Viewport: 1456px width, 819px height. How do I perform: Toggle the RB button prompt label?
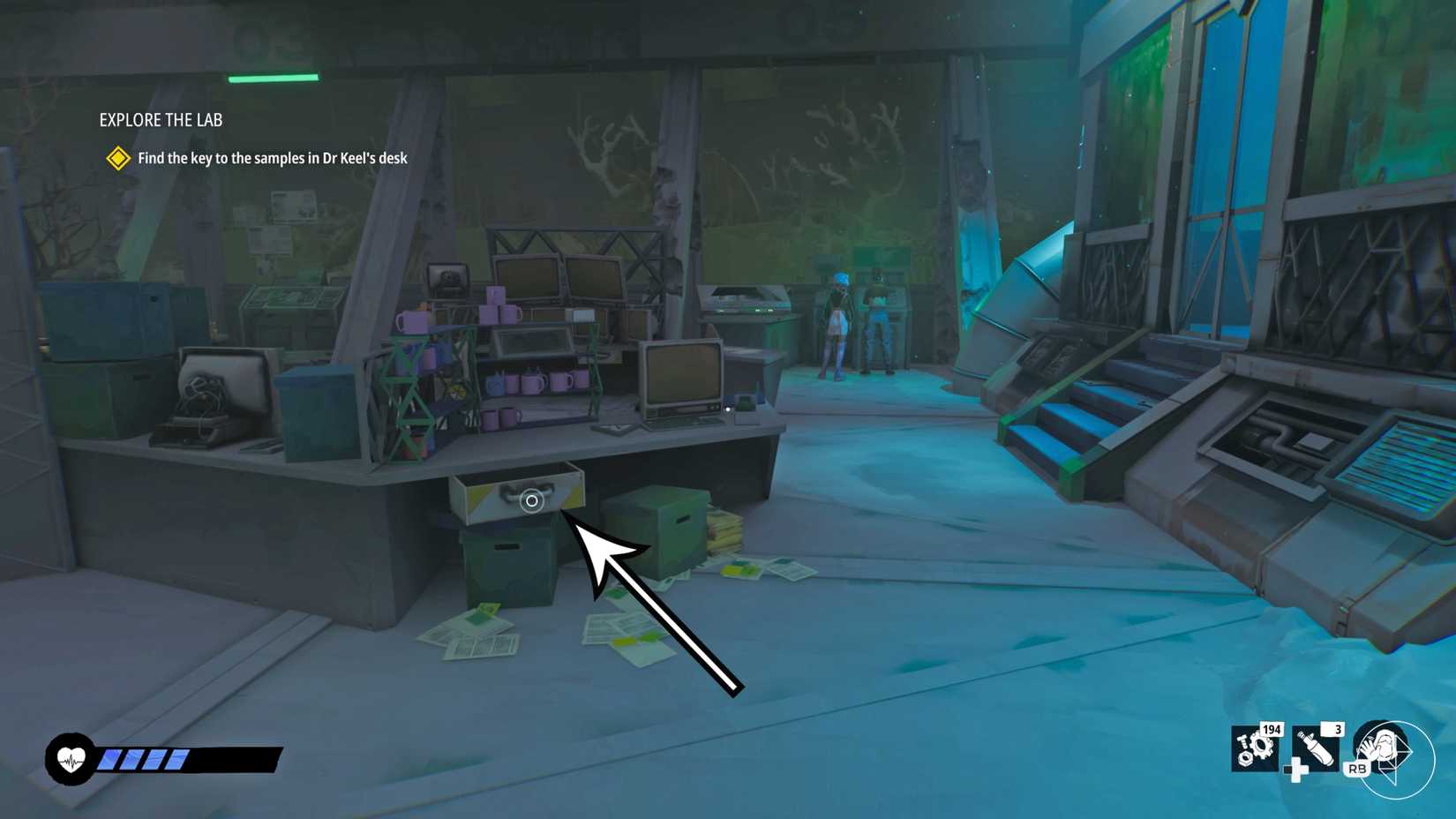tap(1358, 770)
